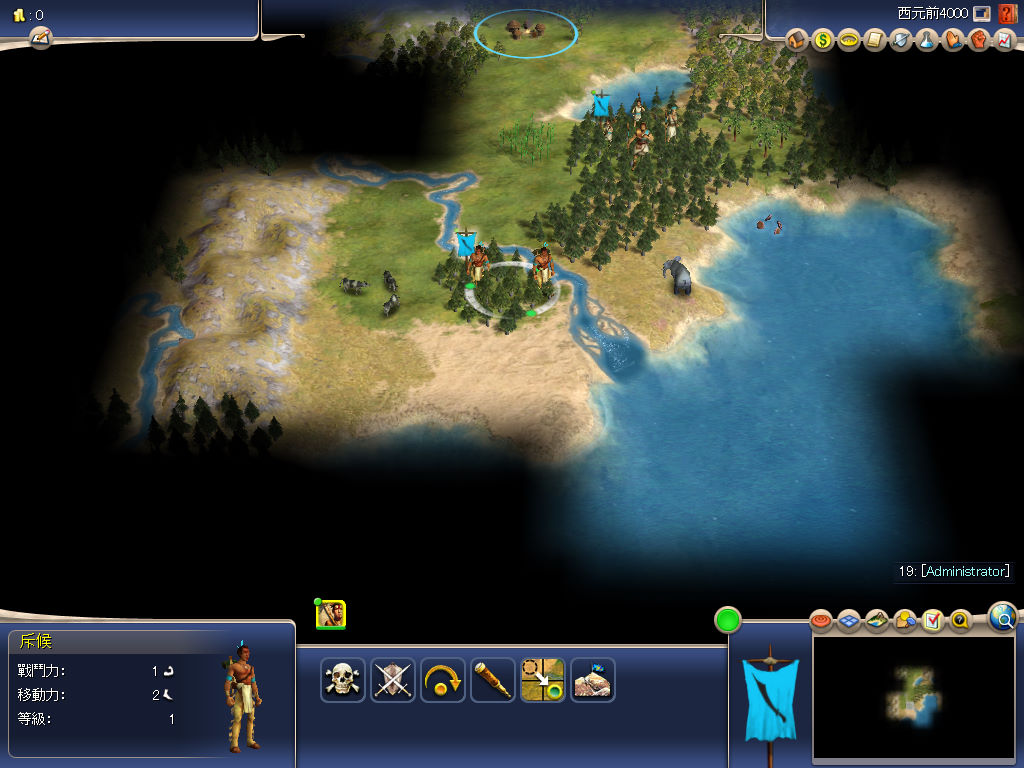Skip the turn with the curved arrow button
1024x768 pixels.
click(x=443, y=680)
